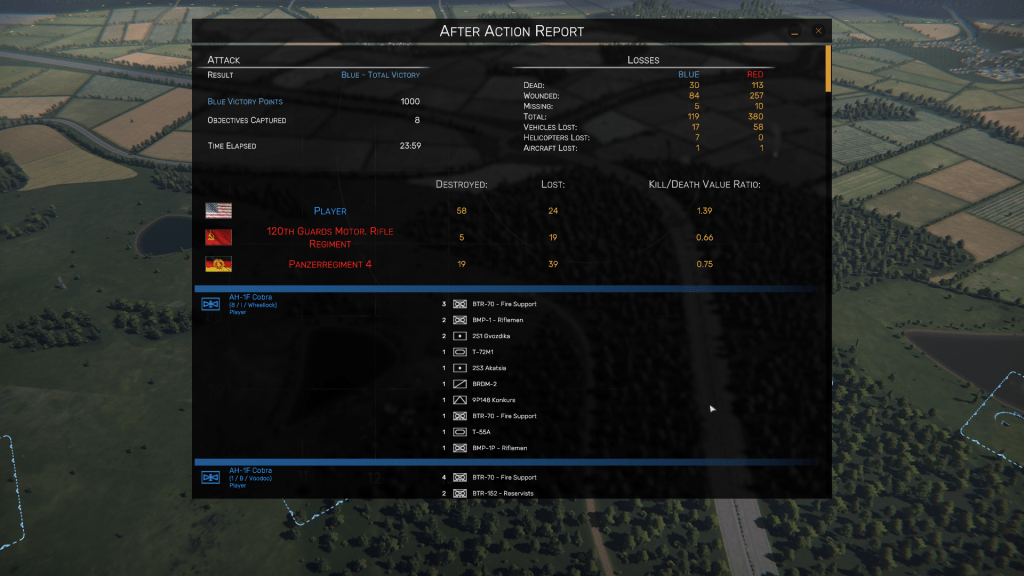Select the AH-1F Cobra Wheelock unit entry
This screenshot has width=1024, height=576.
(249, 297)
